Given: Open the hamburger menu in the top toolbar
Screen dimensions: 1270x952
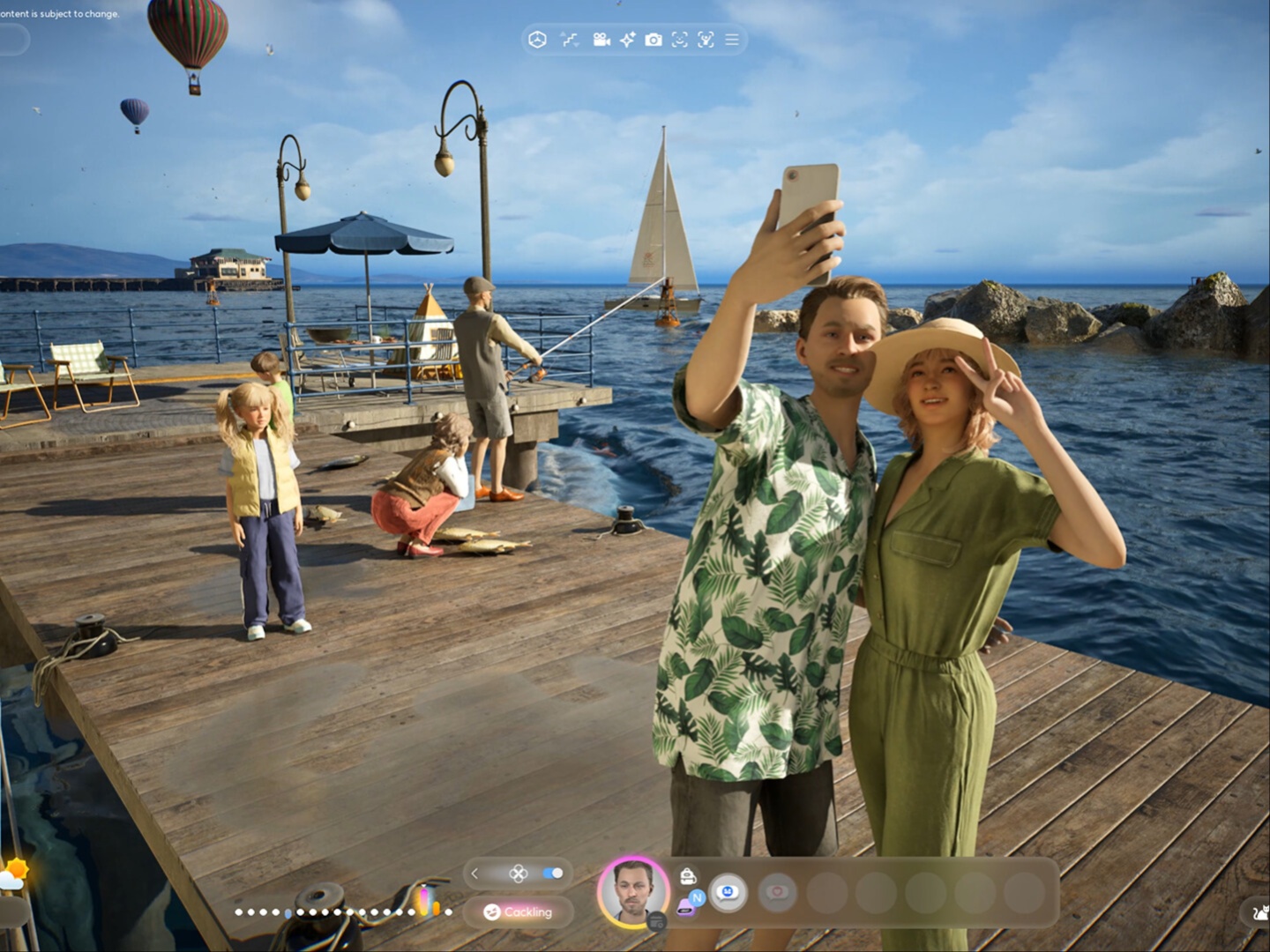Looking at the screenshot, I should point(732,40).
